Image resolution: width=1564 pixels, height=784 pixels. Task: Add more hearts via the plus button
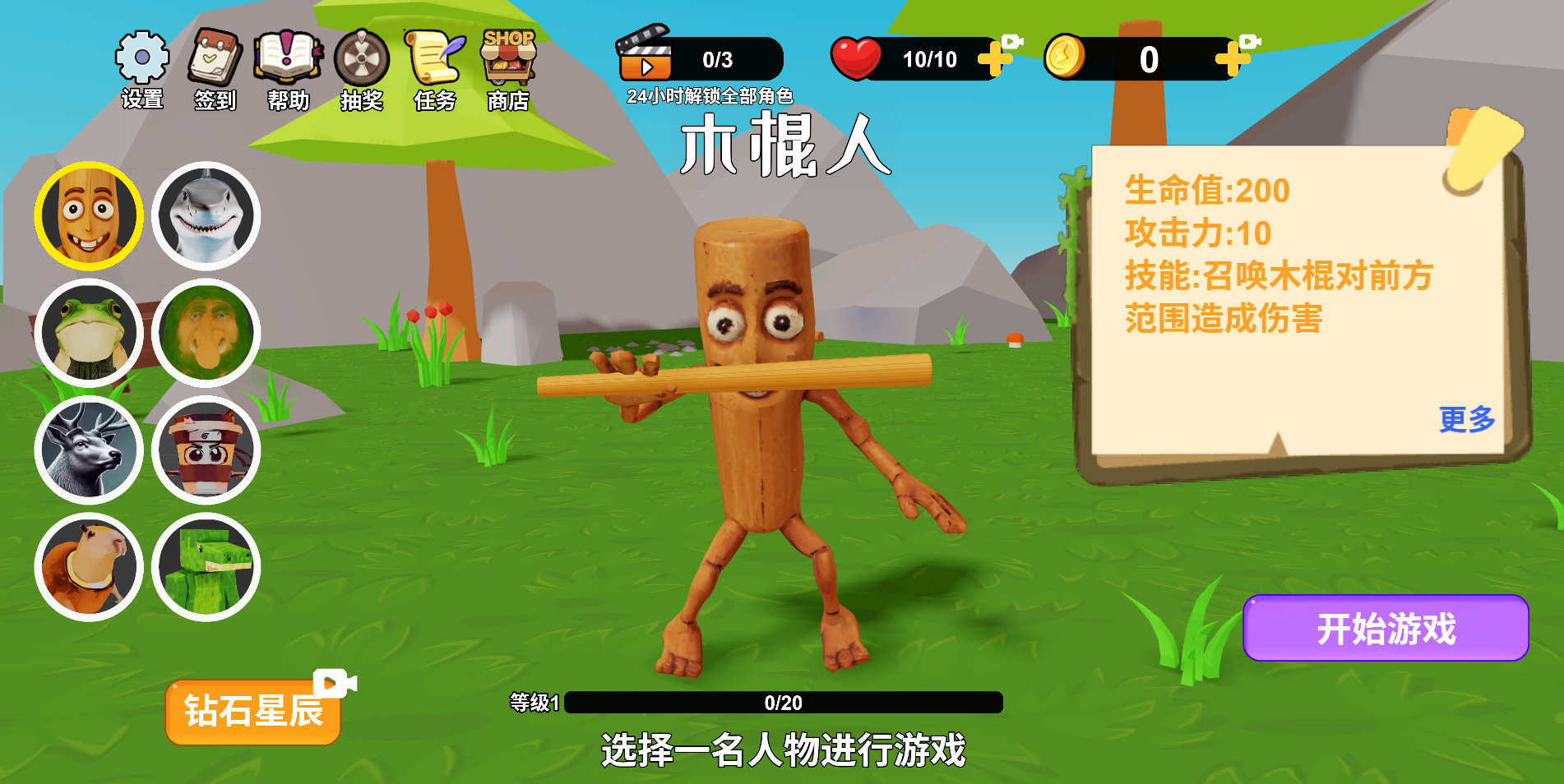point(996,59)
